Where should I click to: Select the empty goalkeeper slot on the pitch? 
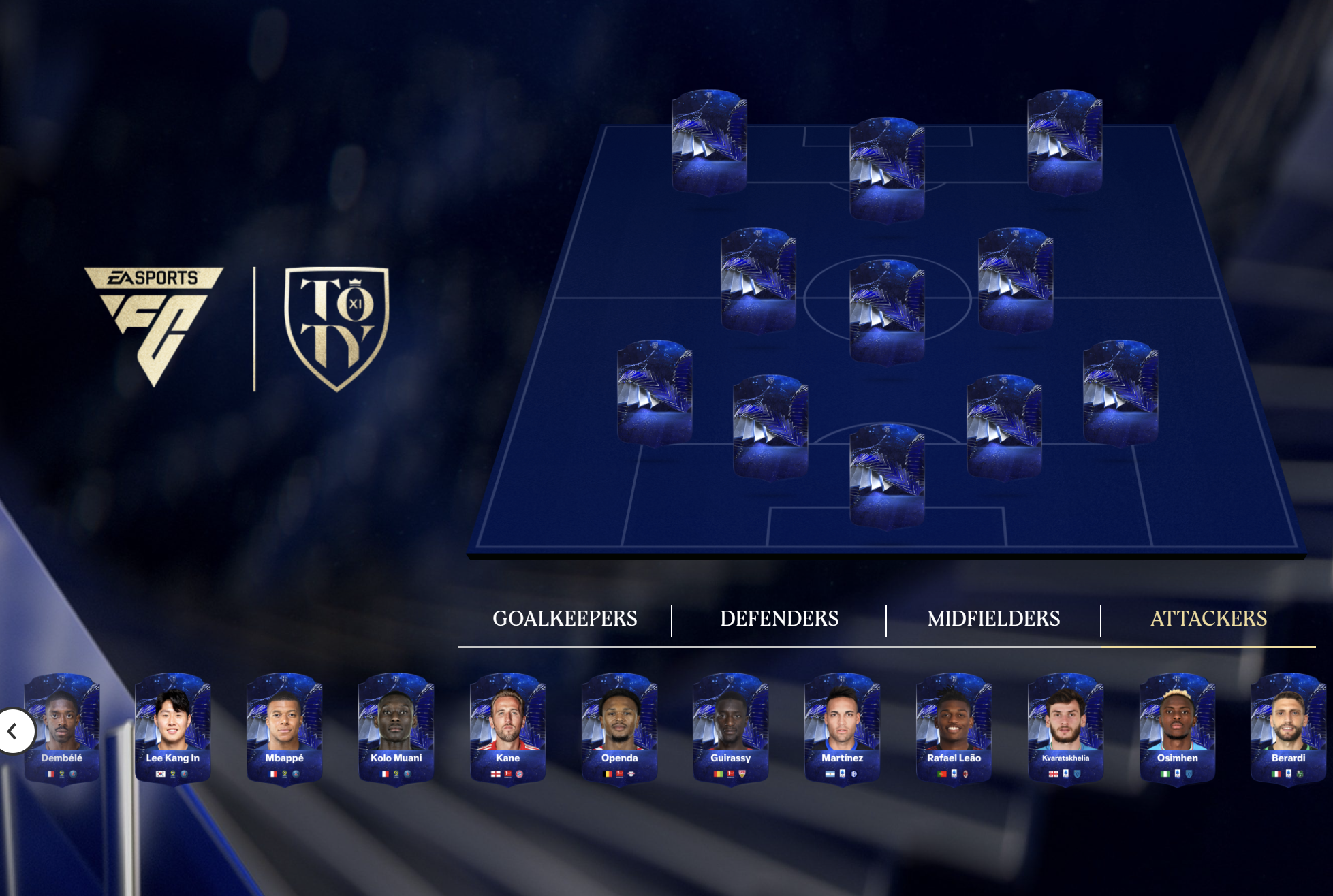point(887,476)
